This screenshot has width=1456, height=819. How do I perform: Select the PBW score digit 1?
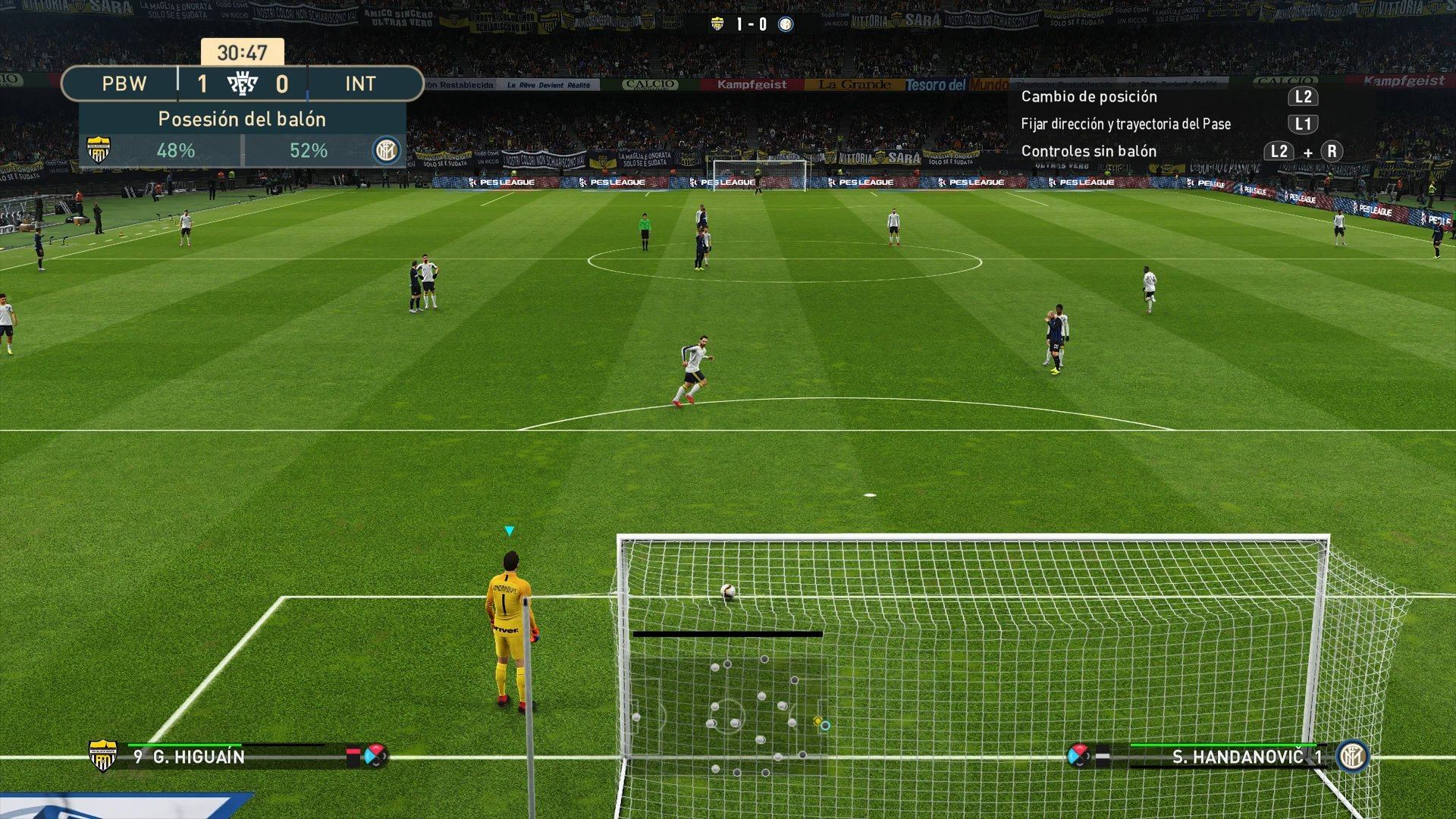[202, 84]
